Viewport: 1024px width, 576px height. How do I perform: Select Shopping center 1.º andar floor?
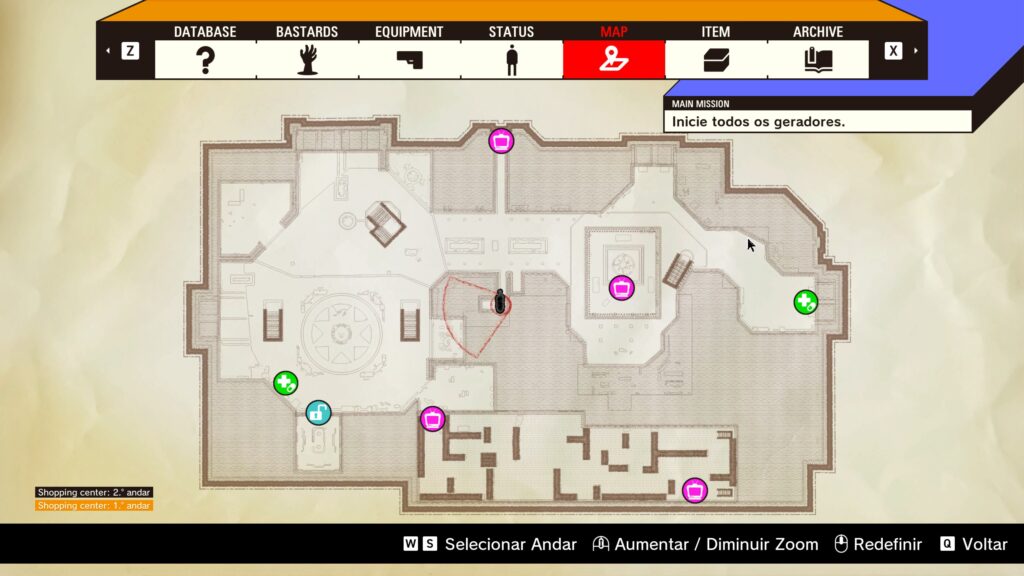[94, 506]
